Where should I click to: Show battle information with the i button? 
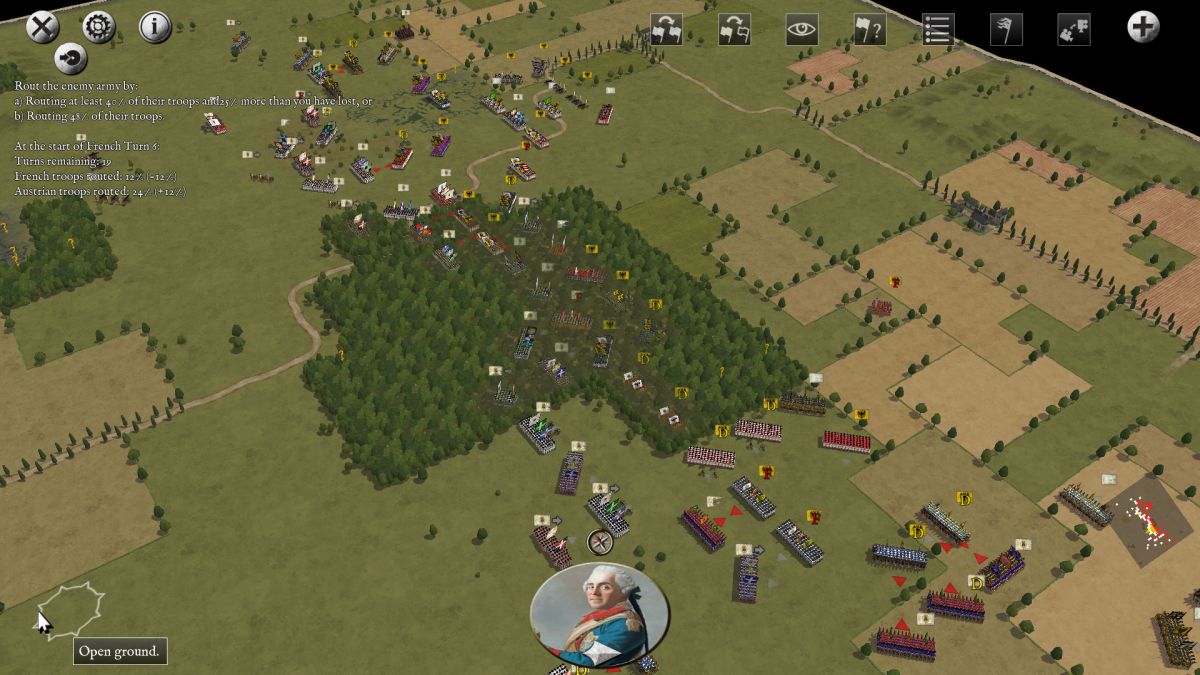click(x=155, y=26)
